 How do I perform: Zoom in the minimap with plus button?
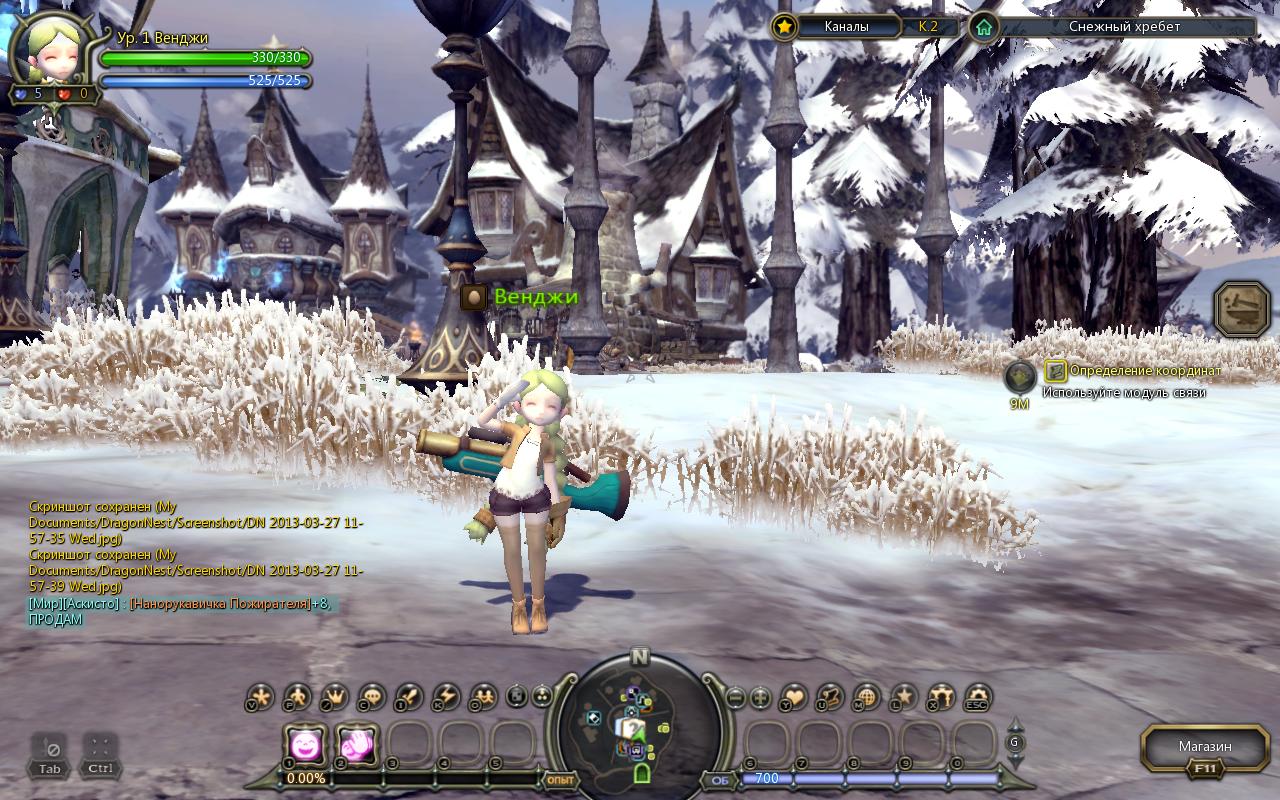761,697
